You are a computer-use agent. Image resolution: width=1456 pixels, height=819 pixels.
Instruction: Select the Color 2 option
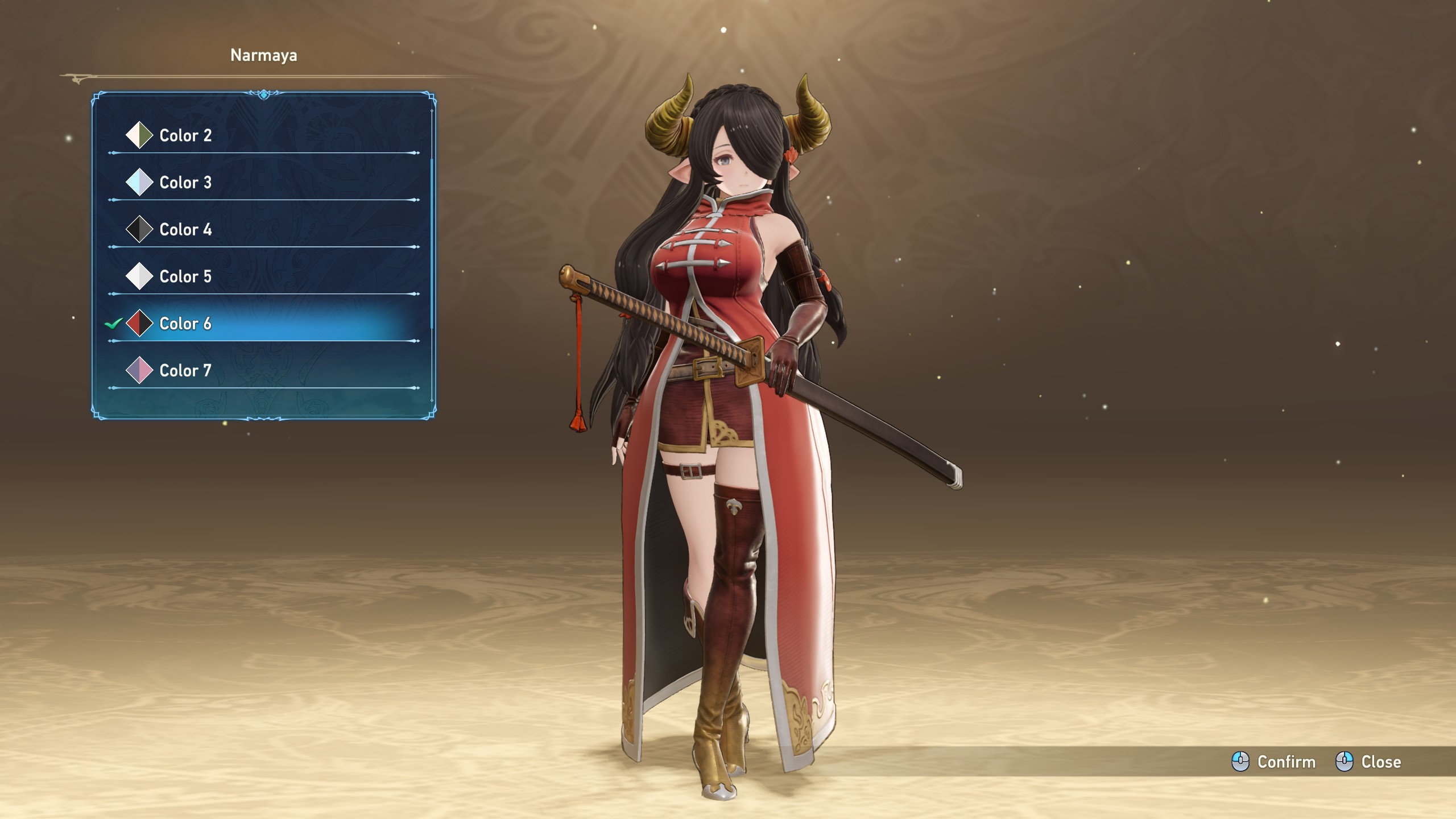(185, 135)
